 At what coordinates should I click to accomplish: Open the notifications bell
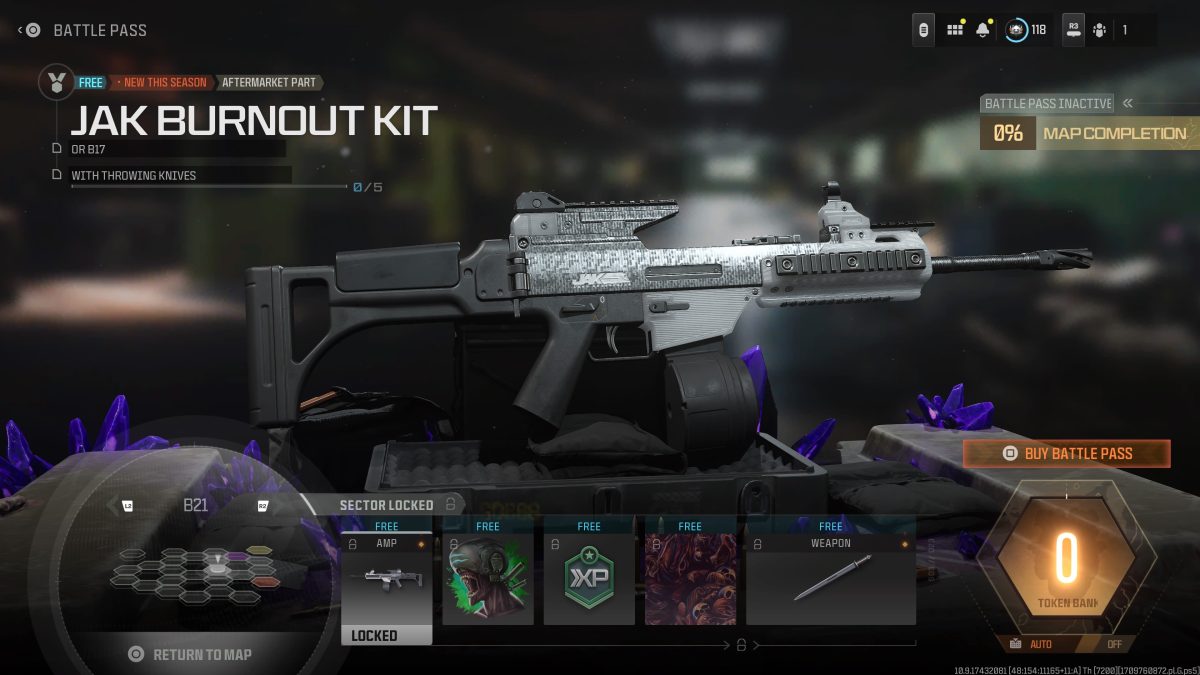coord(983,30)
